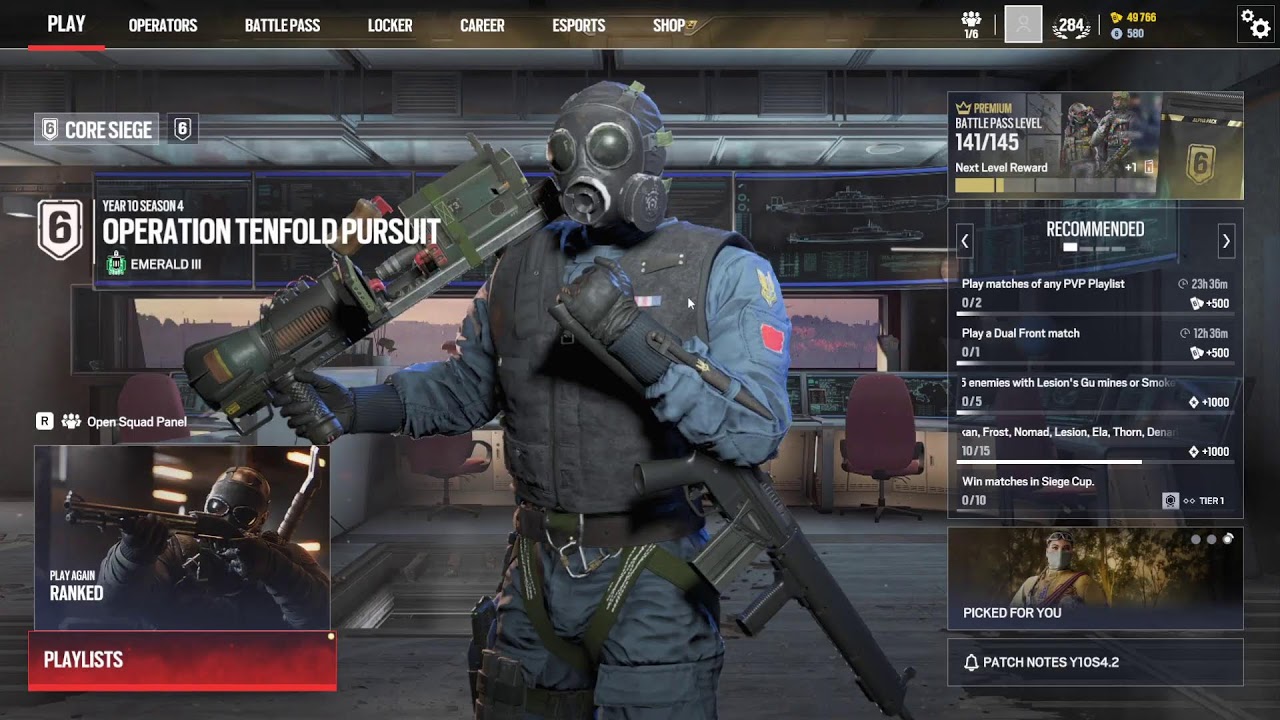Open the Premium Battle Pass level panel
The image size is (1280, 720).
click(x=1095, y=146)
